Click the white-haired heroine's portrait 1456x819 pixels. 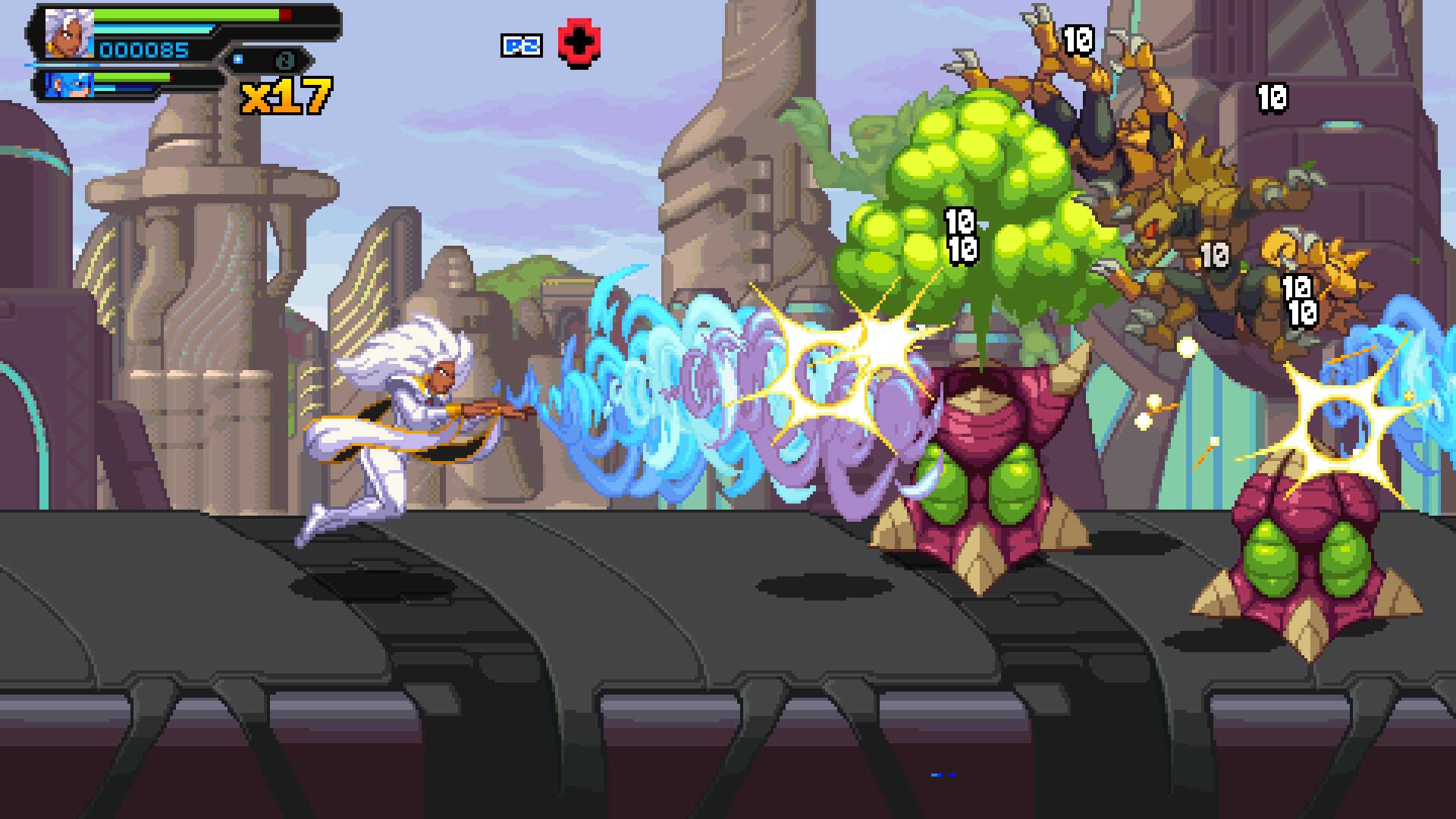pyautogui.click(x=69, y=34)
